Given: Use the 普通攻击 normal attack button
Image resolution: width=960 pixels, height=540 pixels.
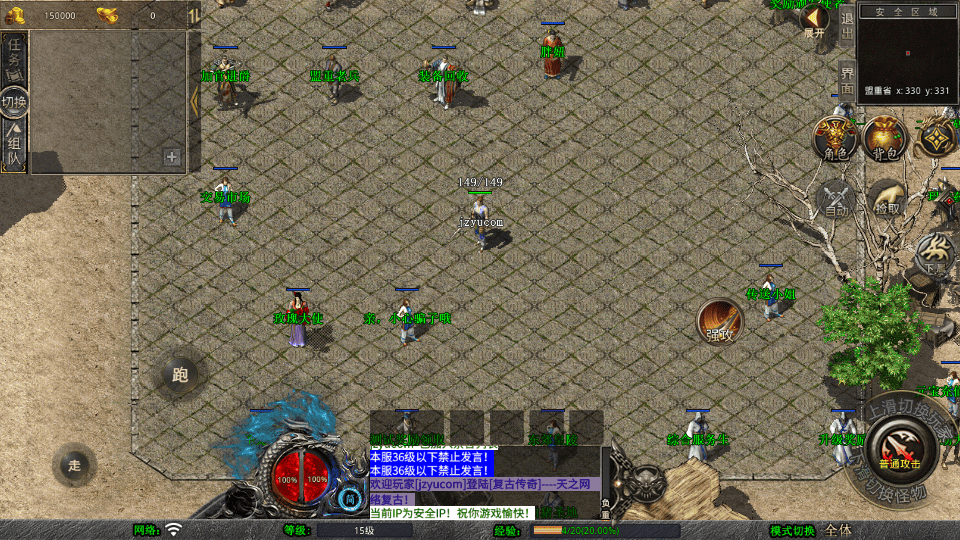Looking at the screenshot, I should pyautogui.click(x=901, y=448).
